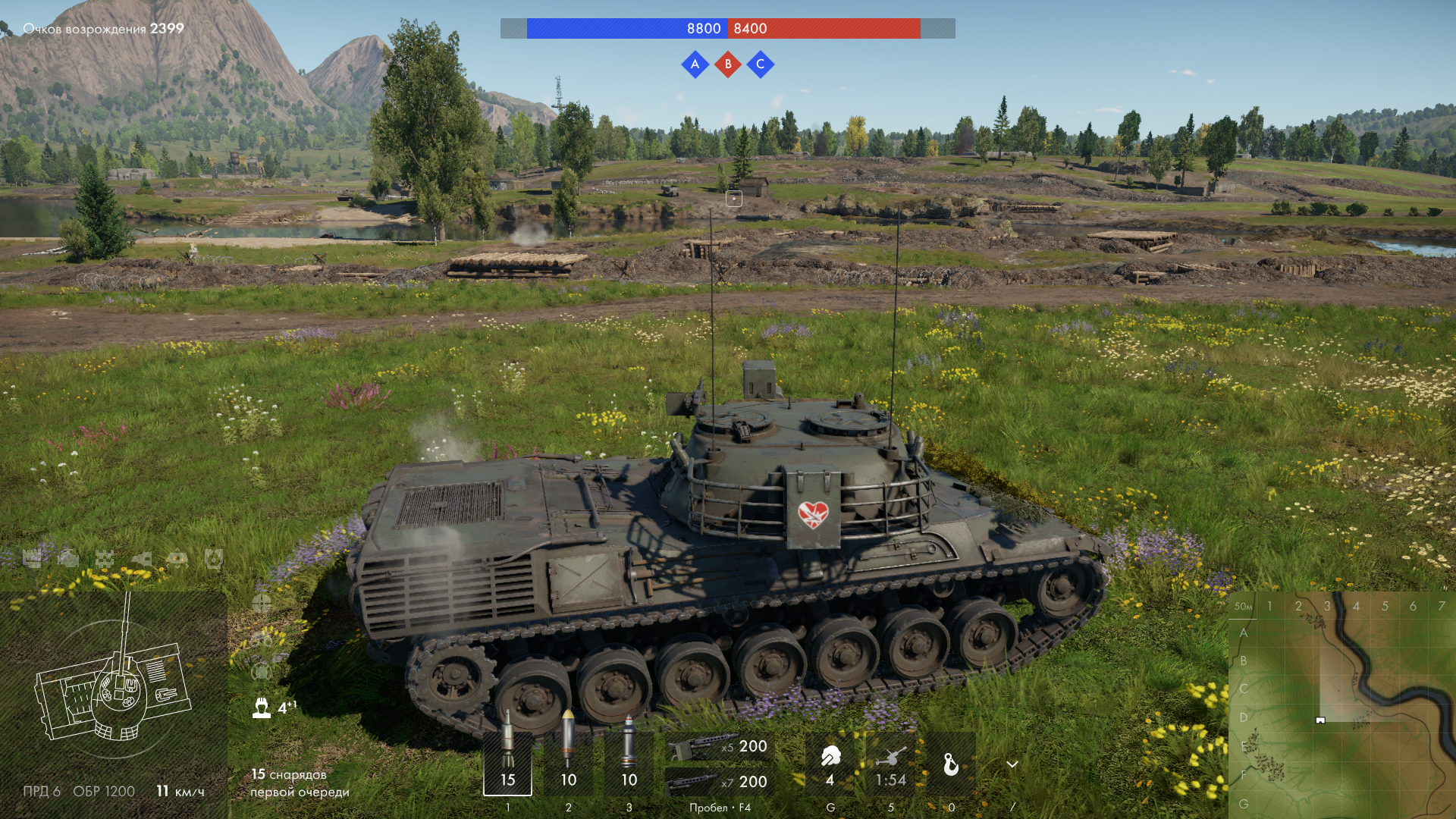
Task: Select capture point C marker
Action: (761, 64)
